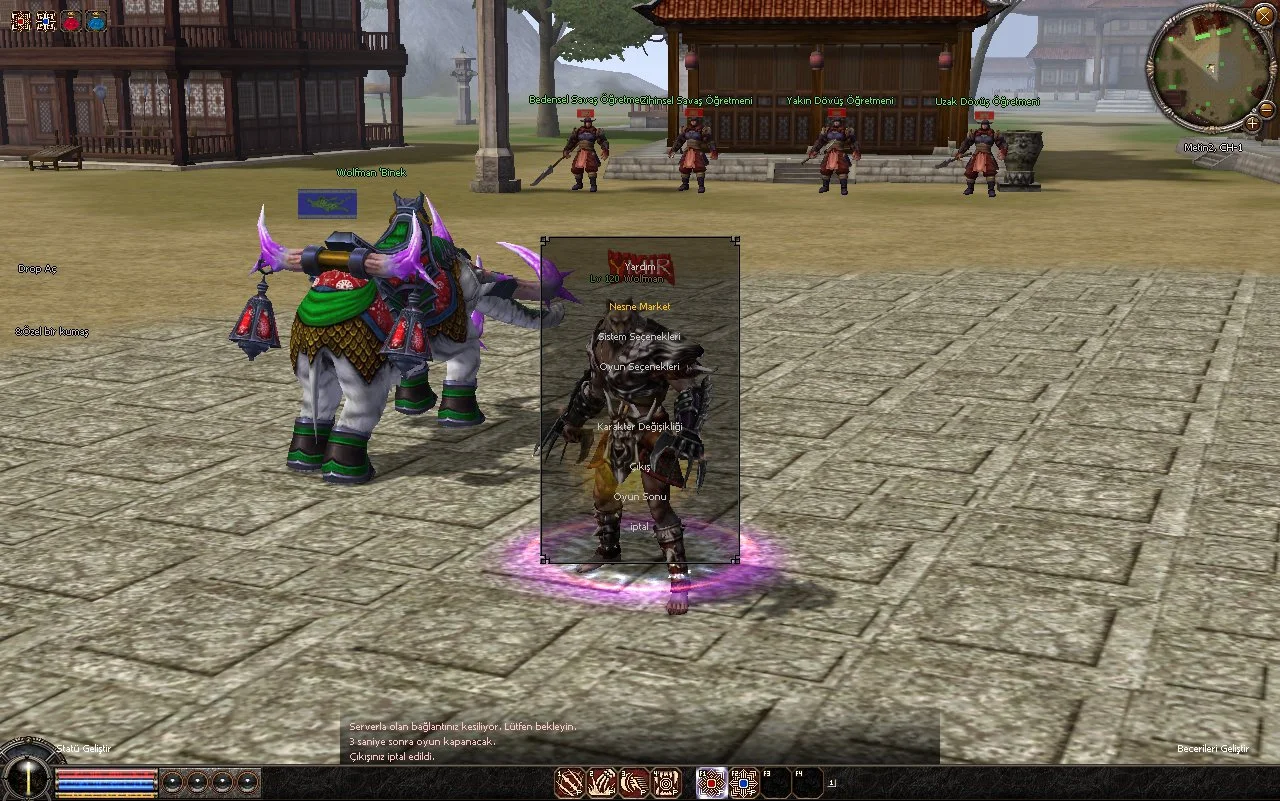The height and width of the screenshot is (801, 1280).
Task: Select the red potion buff icon
Action: click(x=71, y=20)
